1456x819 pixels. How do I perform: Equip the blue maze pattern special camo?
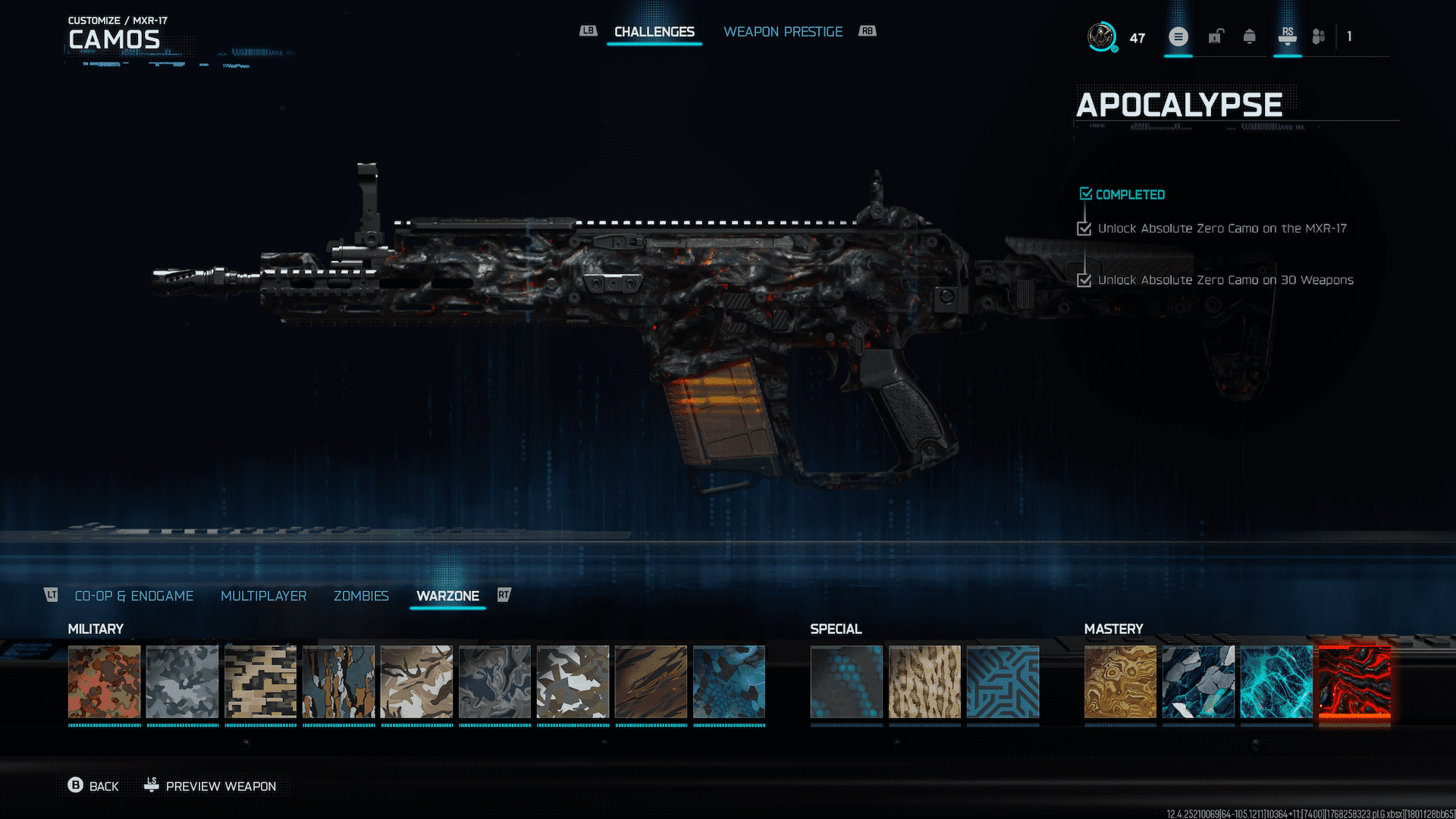1003,682
